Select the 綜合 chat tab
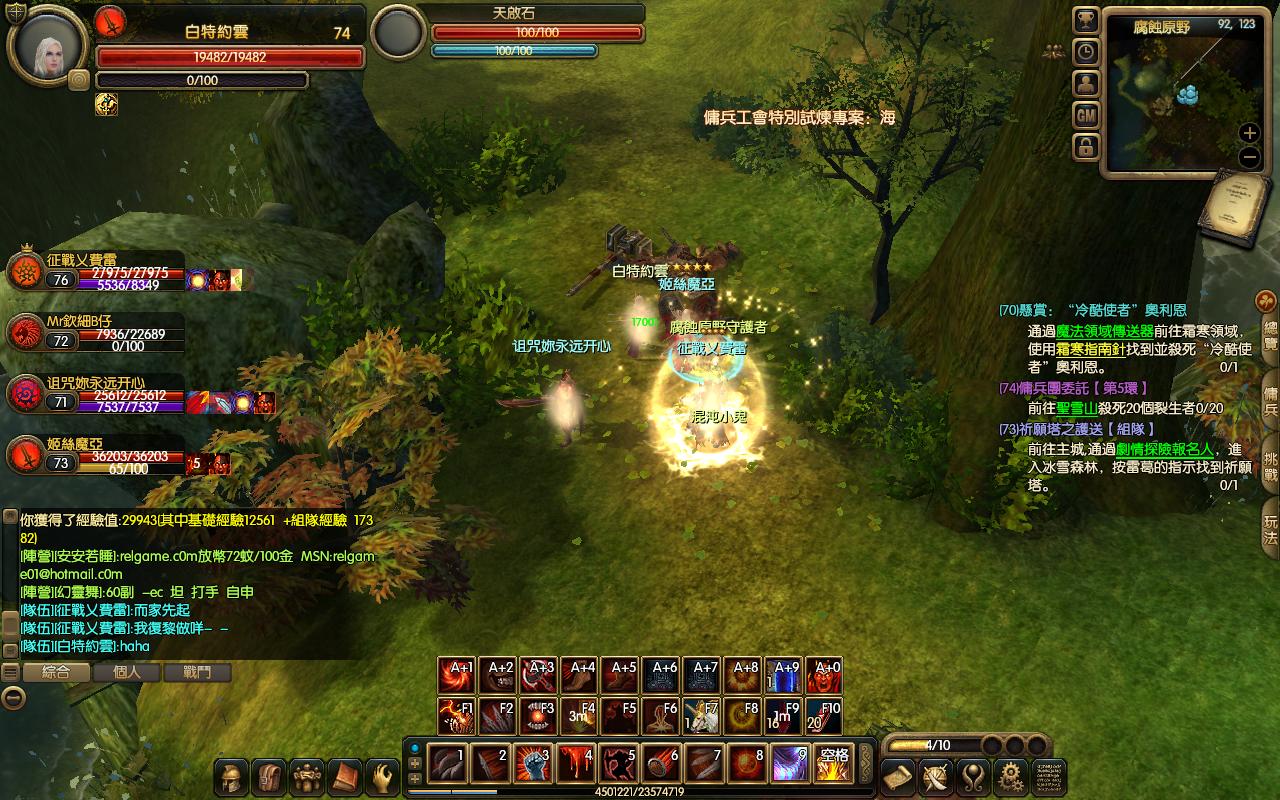This screenshot has height=800, width=1280. [56, 673]
